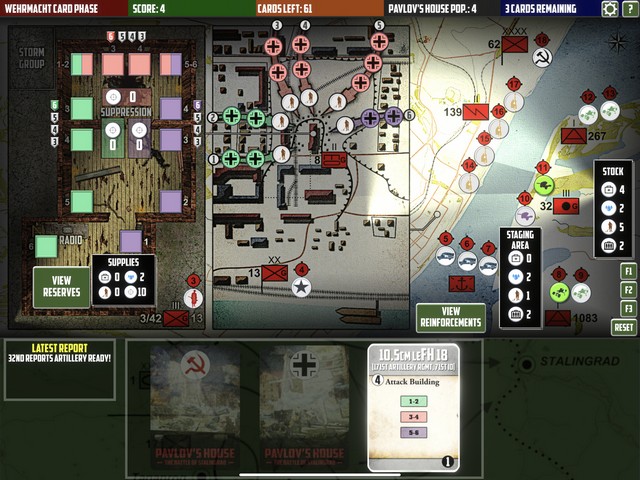Select the hammer and sickle token numbered 18
This screenshot has width=640, height=480.
point(542,58)
